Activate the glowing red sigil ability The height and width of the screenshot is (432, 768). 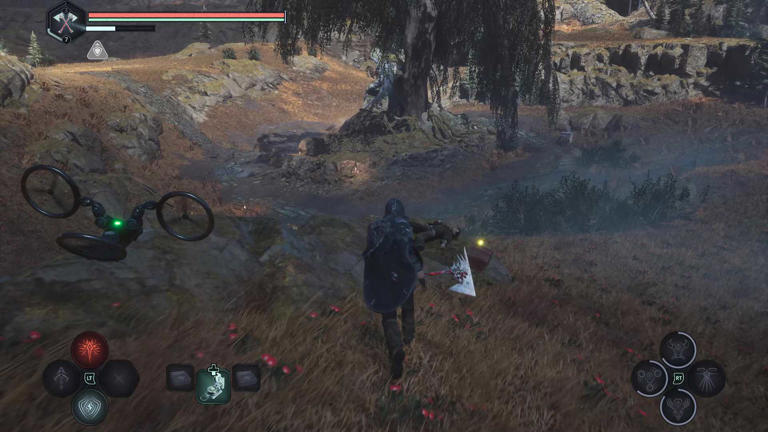click(x=90, y=350)
